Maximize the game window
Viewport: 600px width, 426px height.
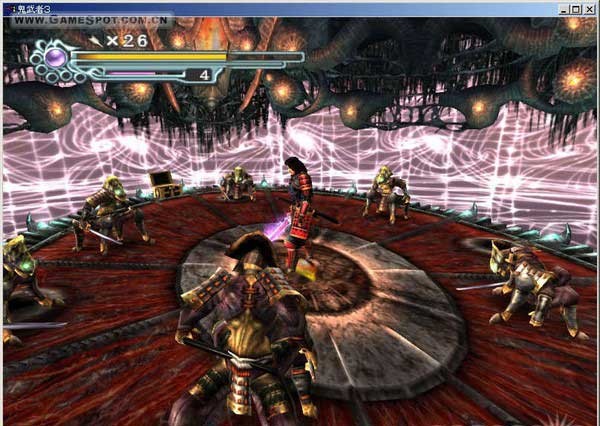click(x=576, y=8)
